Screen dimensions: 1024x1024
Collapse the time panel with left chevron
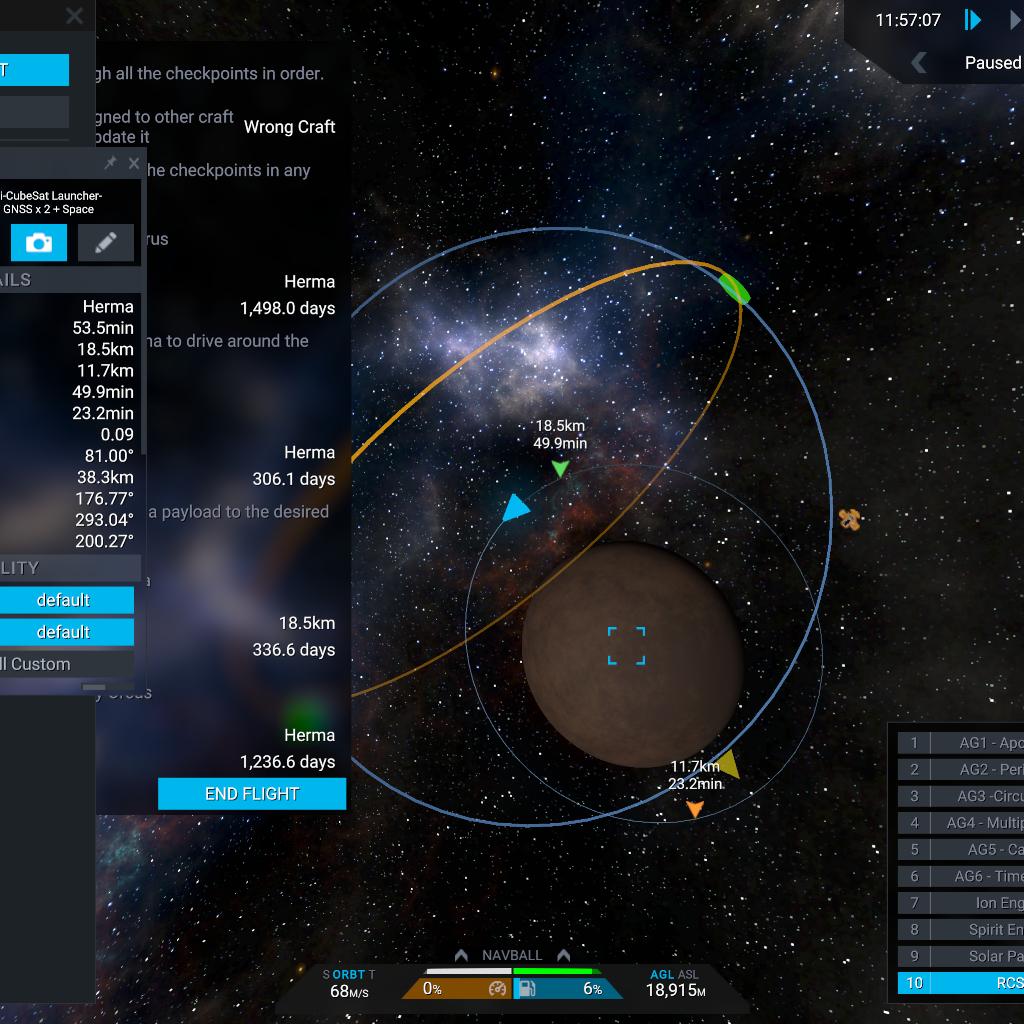pyautogui.click(x=918, y=63)
